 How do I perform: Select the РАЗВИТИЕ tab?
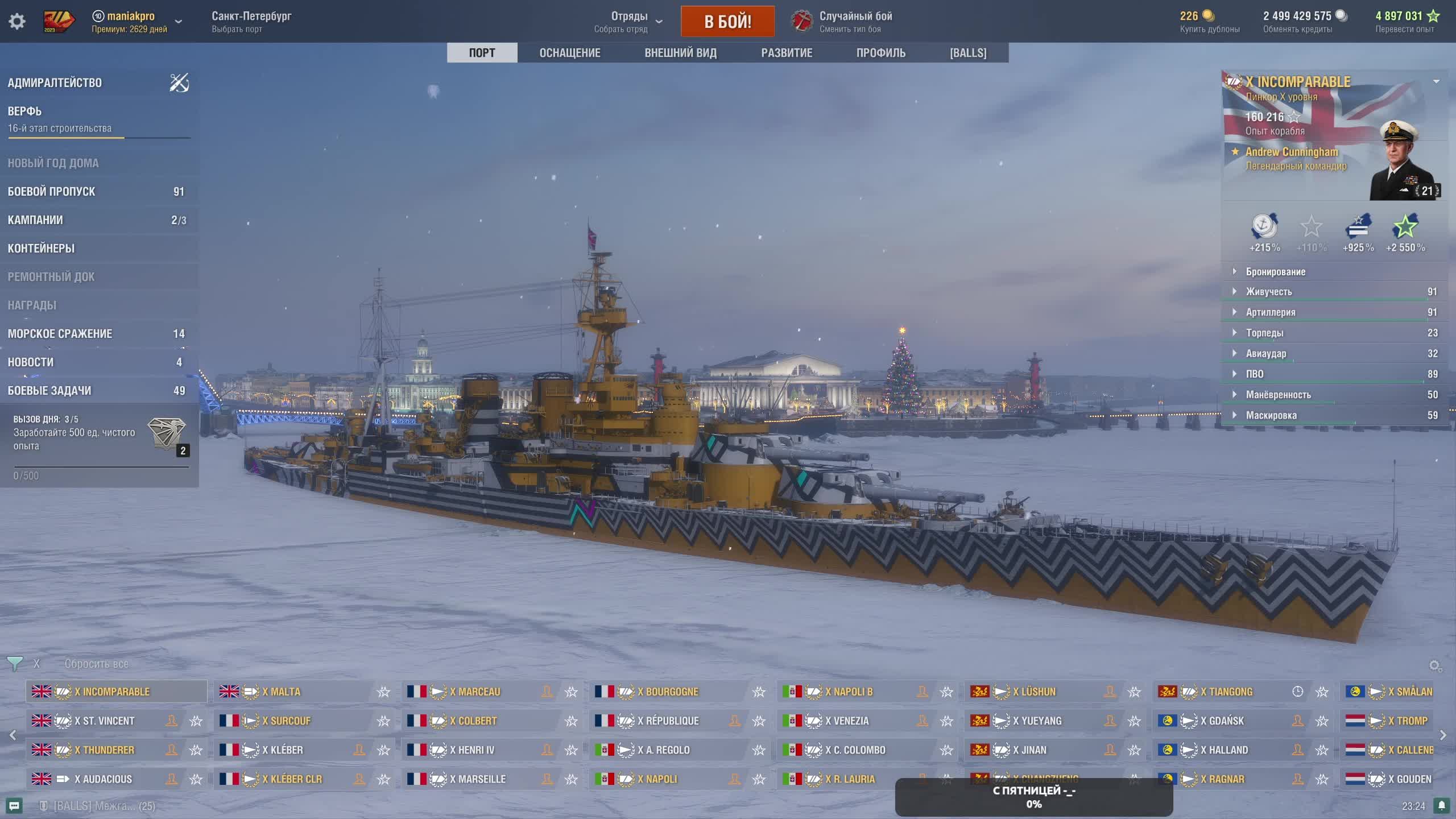coord(787,53)
